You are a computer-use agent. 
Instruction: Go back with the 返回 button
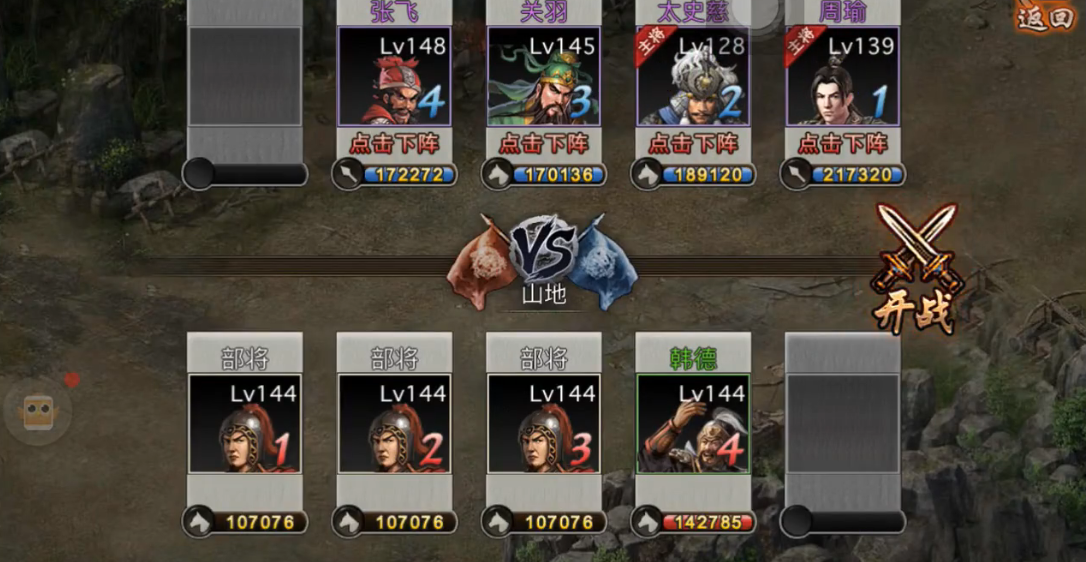(x=1045, y=17)
